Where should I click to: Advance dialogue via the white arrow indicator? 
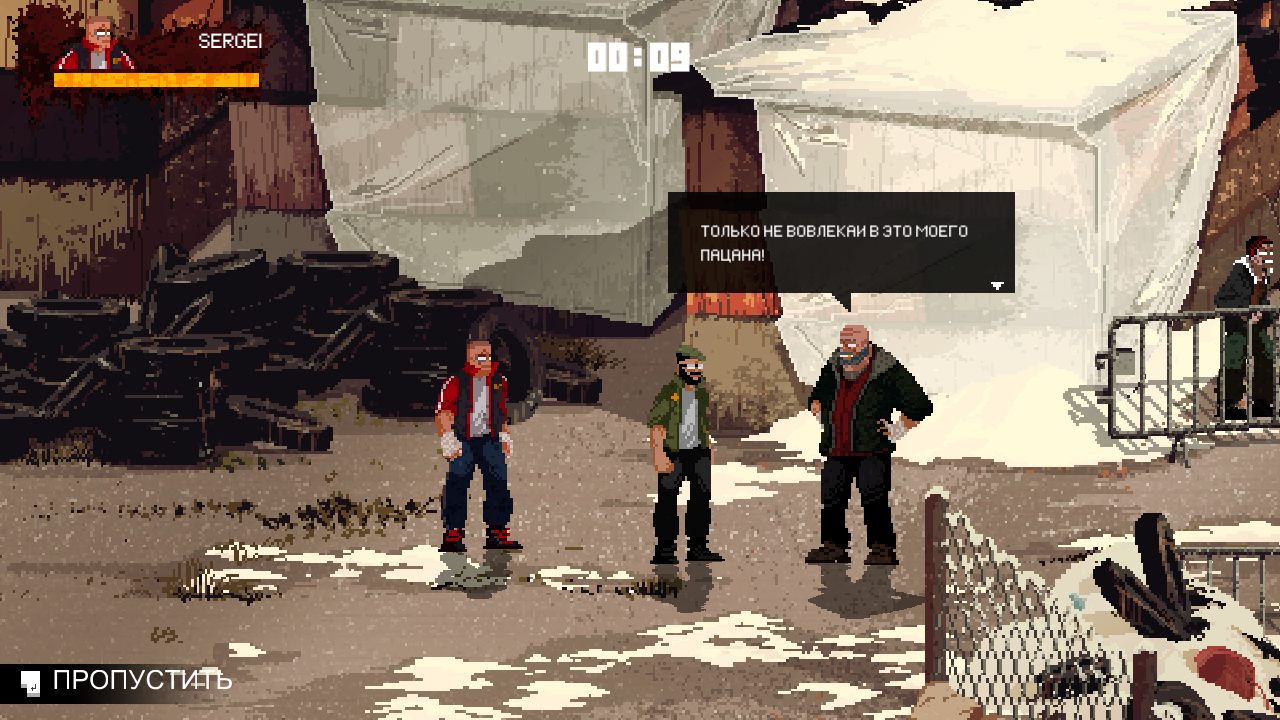point(996,286)
